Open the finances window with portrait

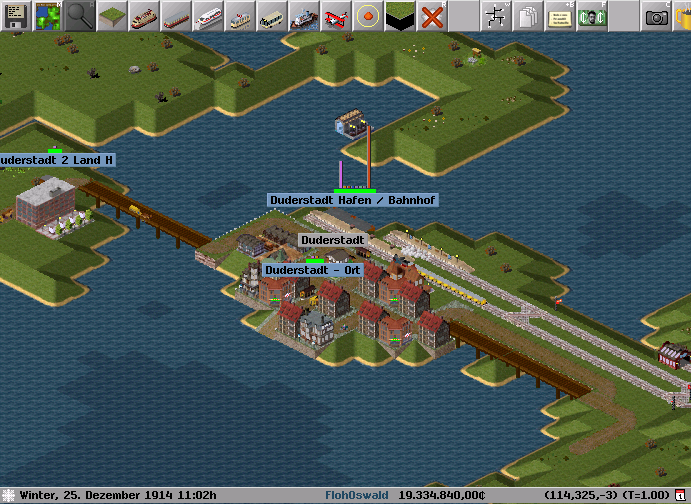coord(592,15)
